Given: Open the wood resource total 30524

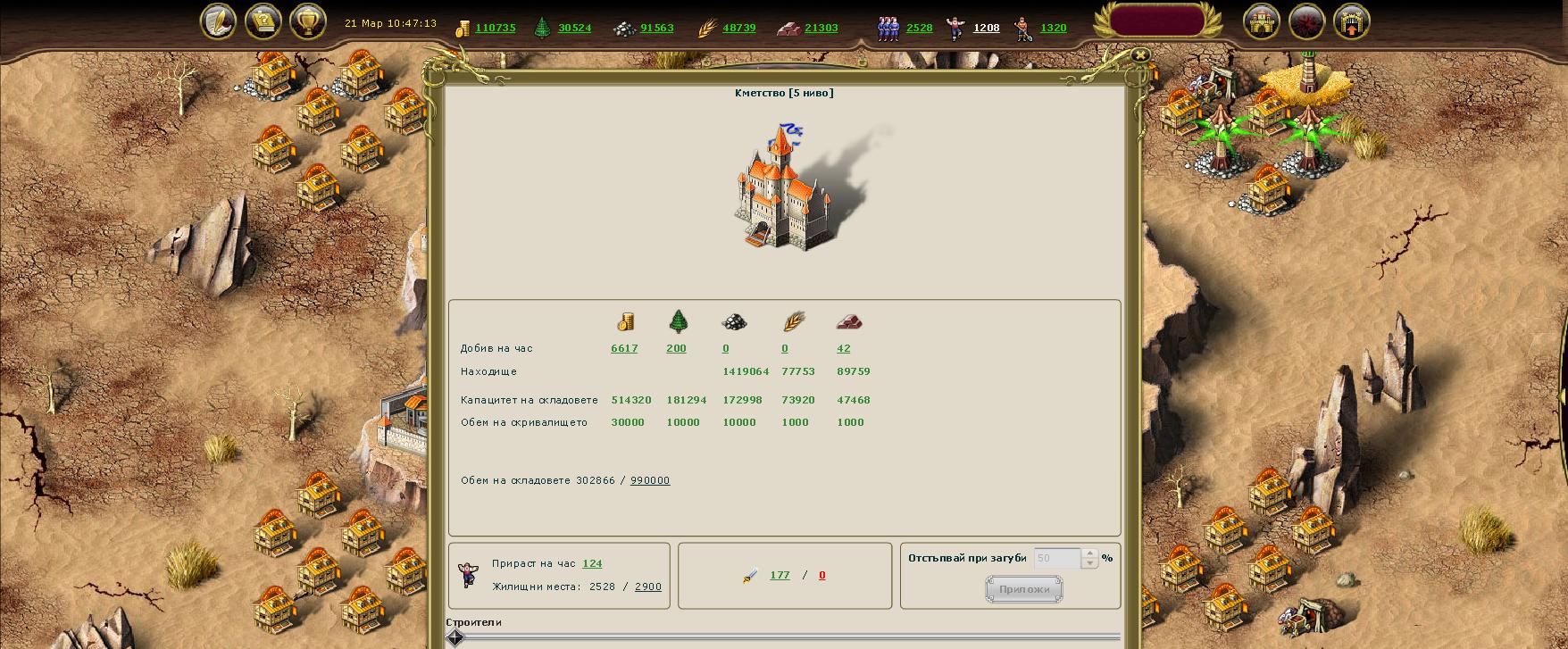Looking at the screenshot, I should pyautogui.click(x=574, y=28).
